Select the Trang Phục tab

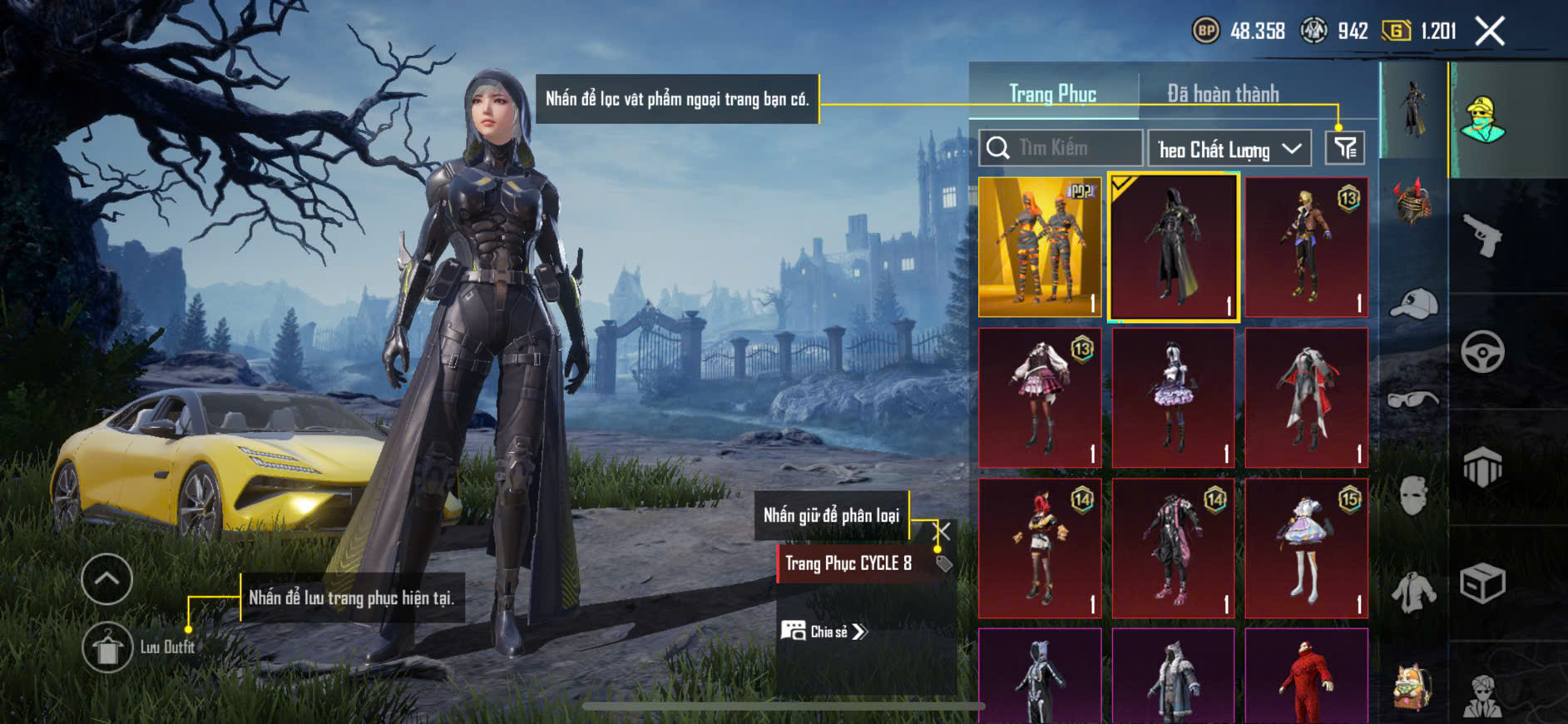[x=1052, y=94]
